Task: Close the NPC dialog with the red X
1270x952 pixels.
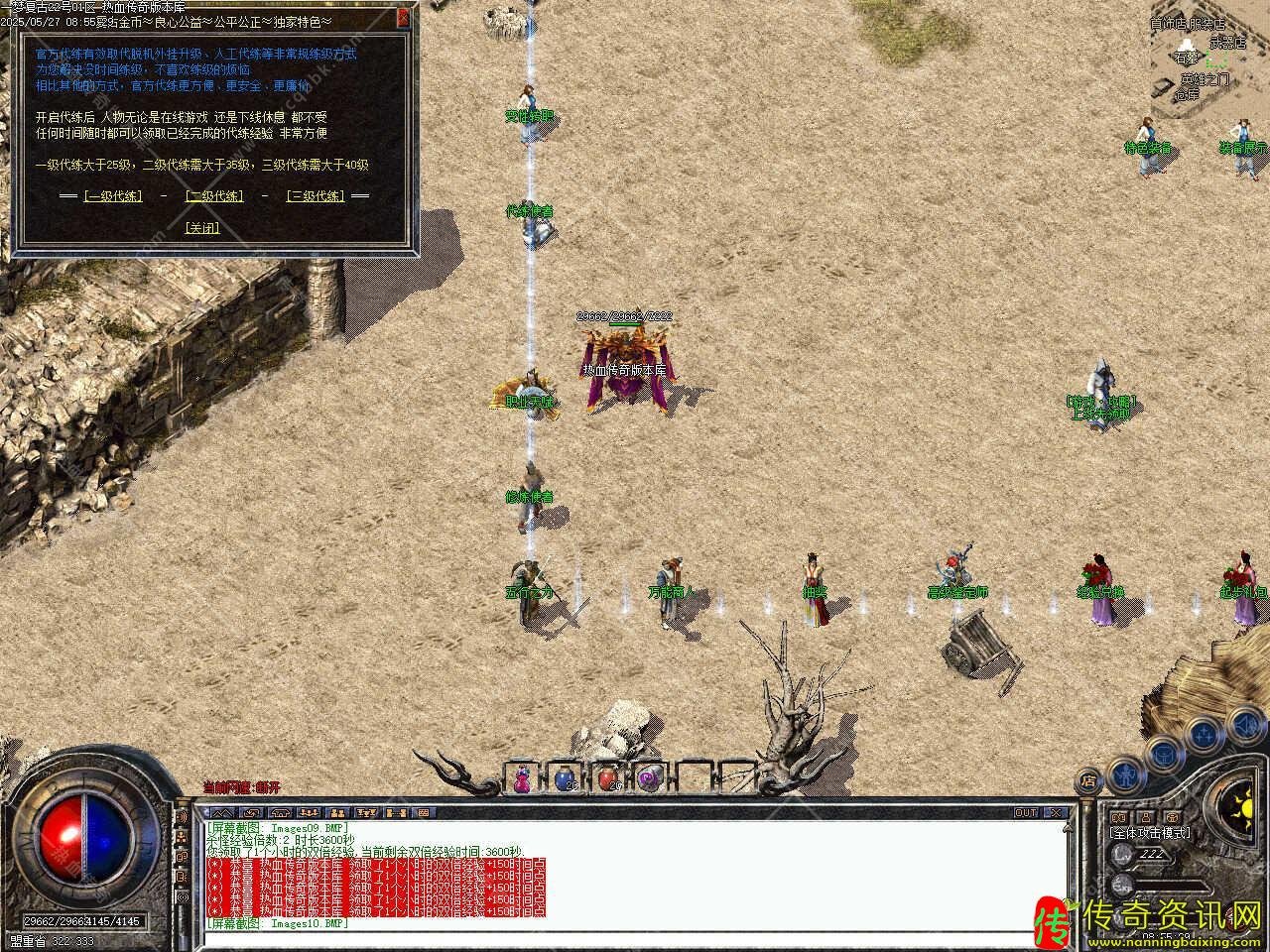Action: (x=402, y=18)
